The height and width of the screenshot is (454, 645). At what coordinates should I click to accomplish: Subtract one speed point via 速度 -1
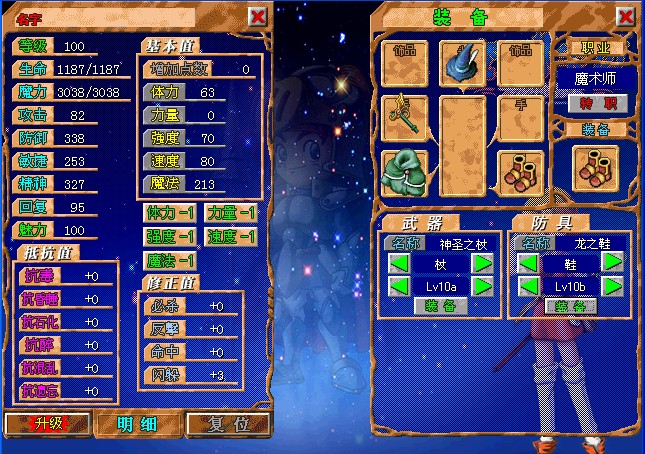232,237
